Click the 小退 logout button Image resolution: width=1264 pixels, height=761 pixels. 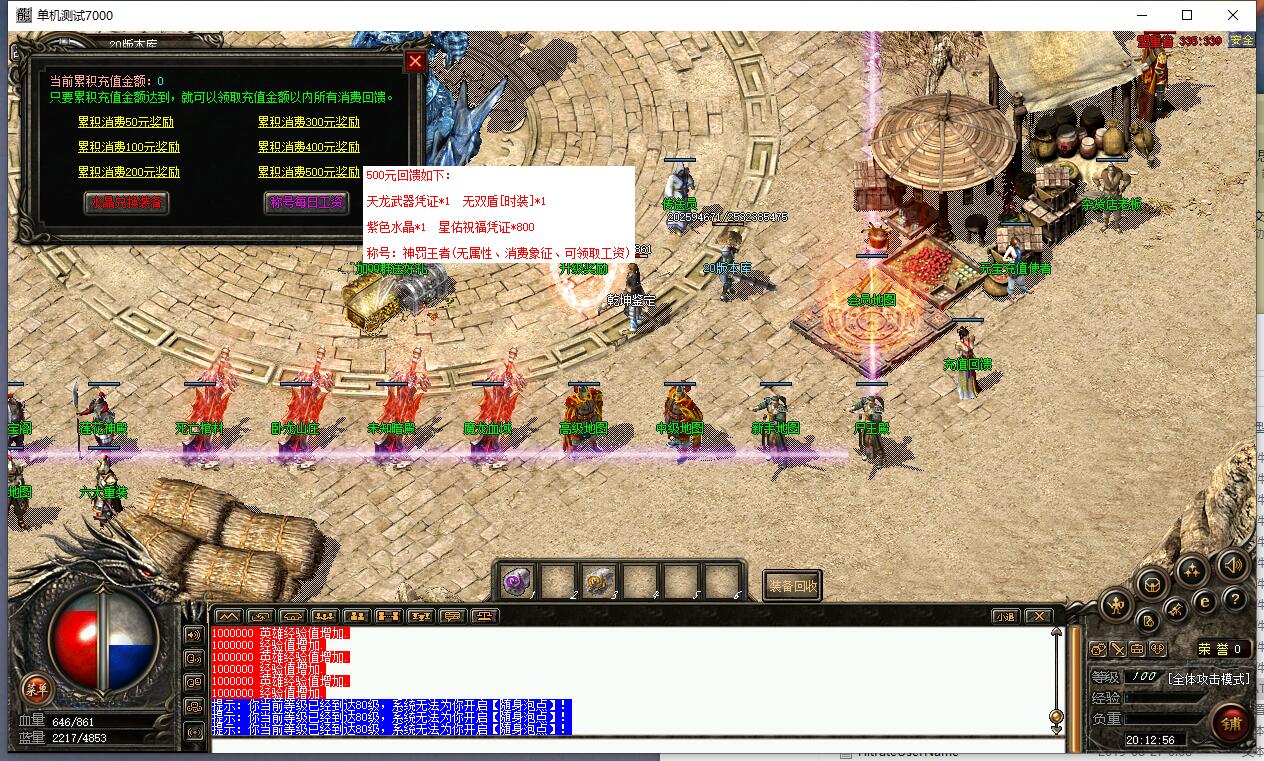click(x=1005, y=616)
